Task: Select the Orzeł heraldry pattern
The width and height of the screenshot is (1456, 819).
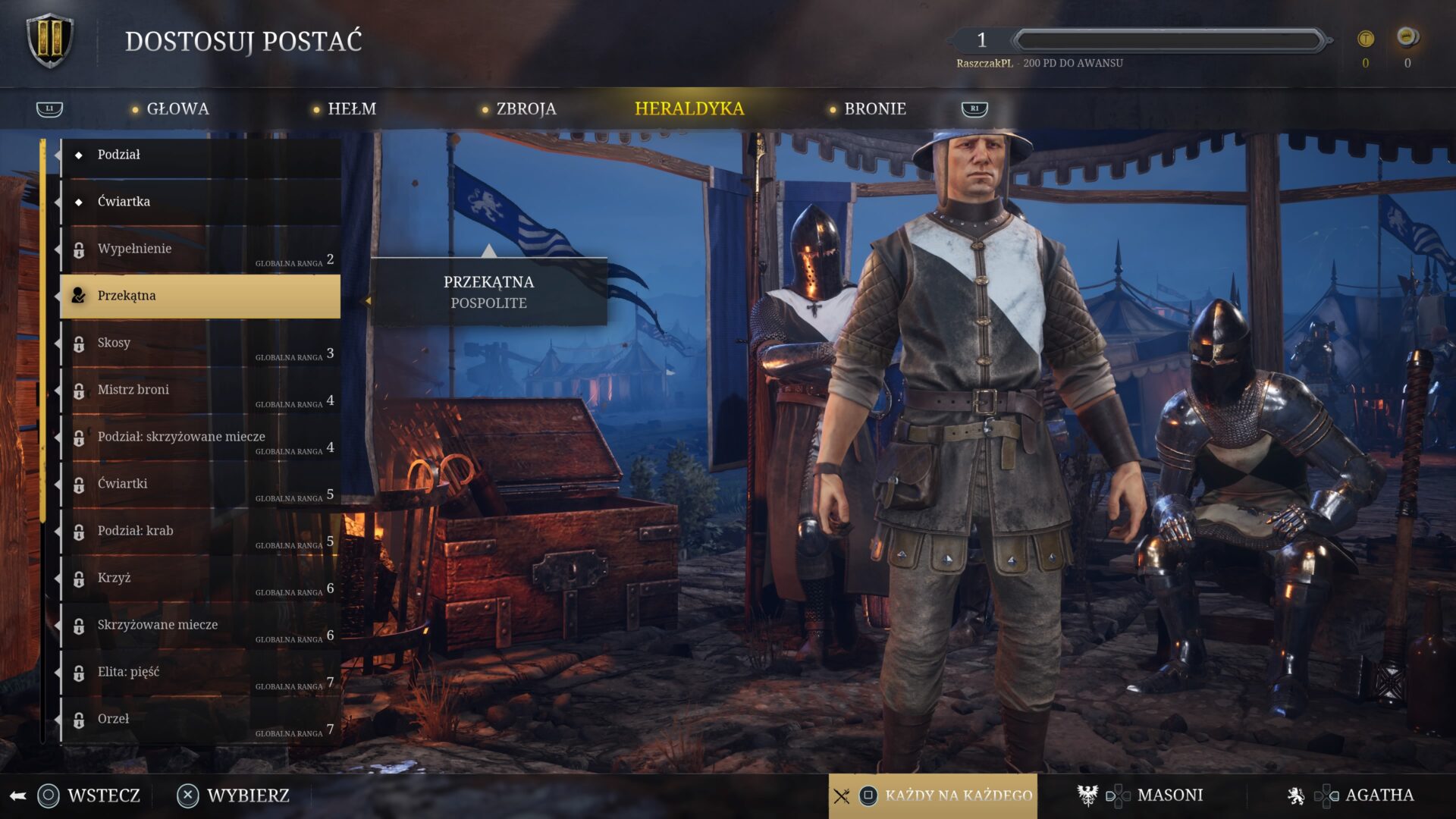Action: pos(199,719)
